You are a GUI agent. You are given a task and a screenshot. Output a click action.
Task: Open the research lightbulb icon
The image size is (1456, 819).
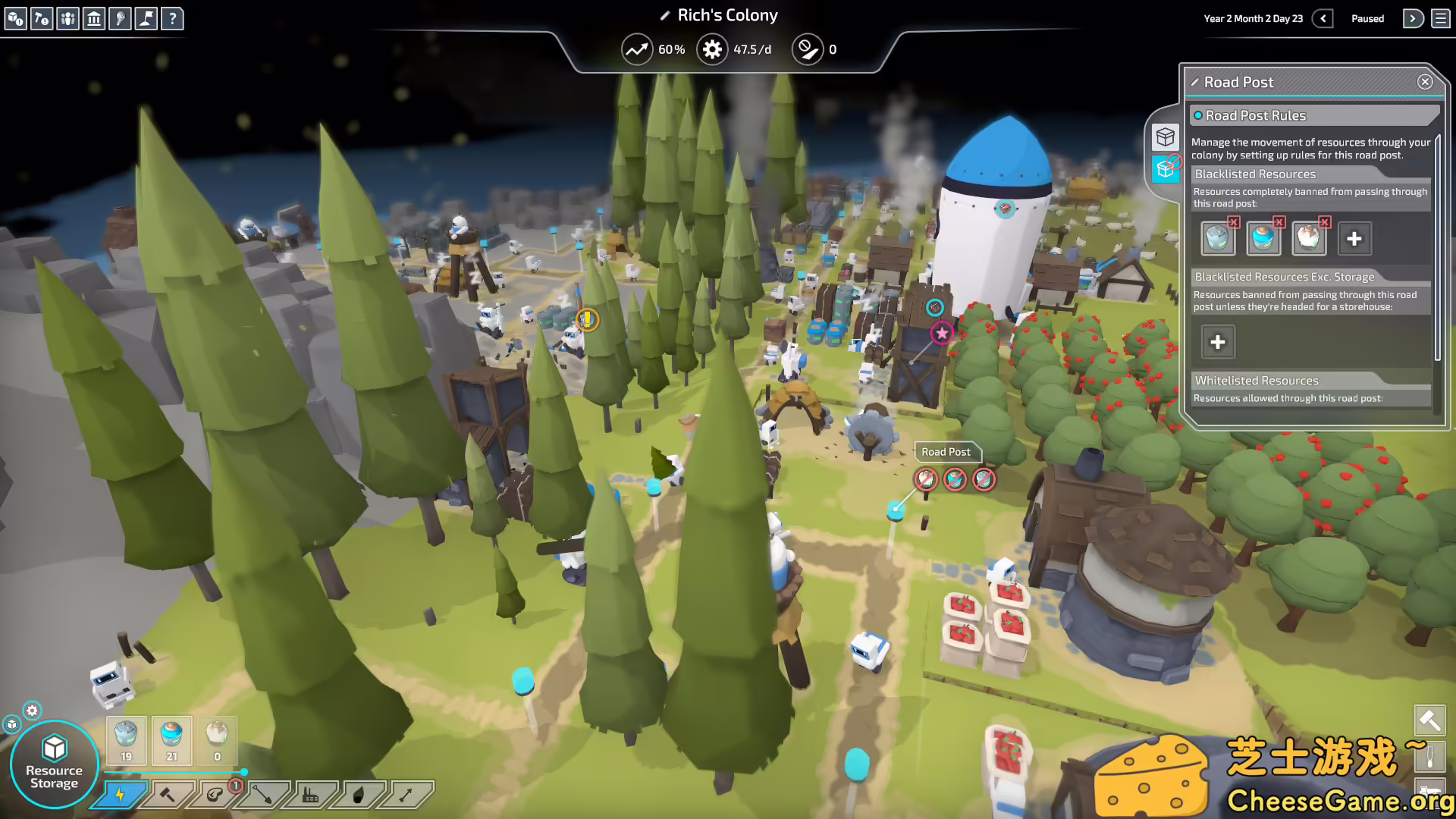pyautogui.click(x=120, y=19)
